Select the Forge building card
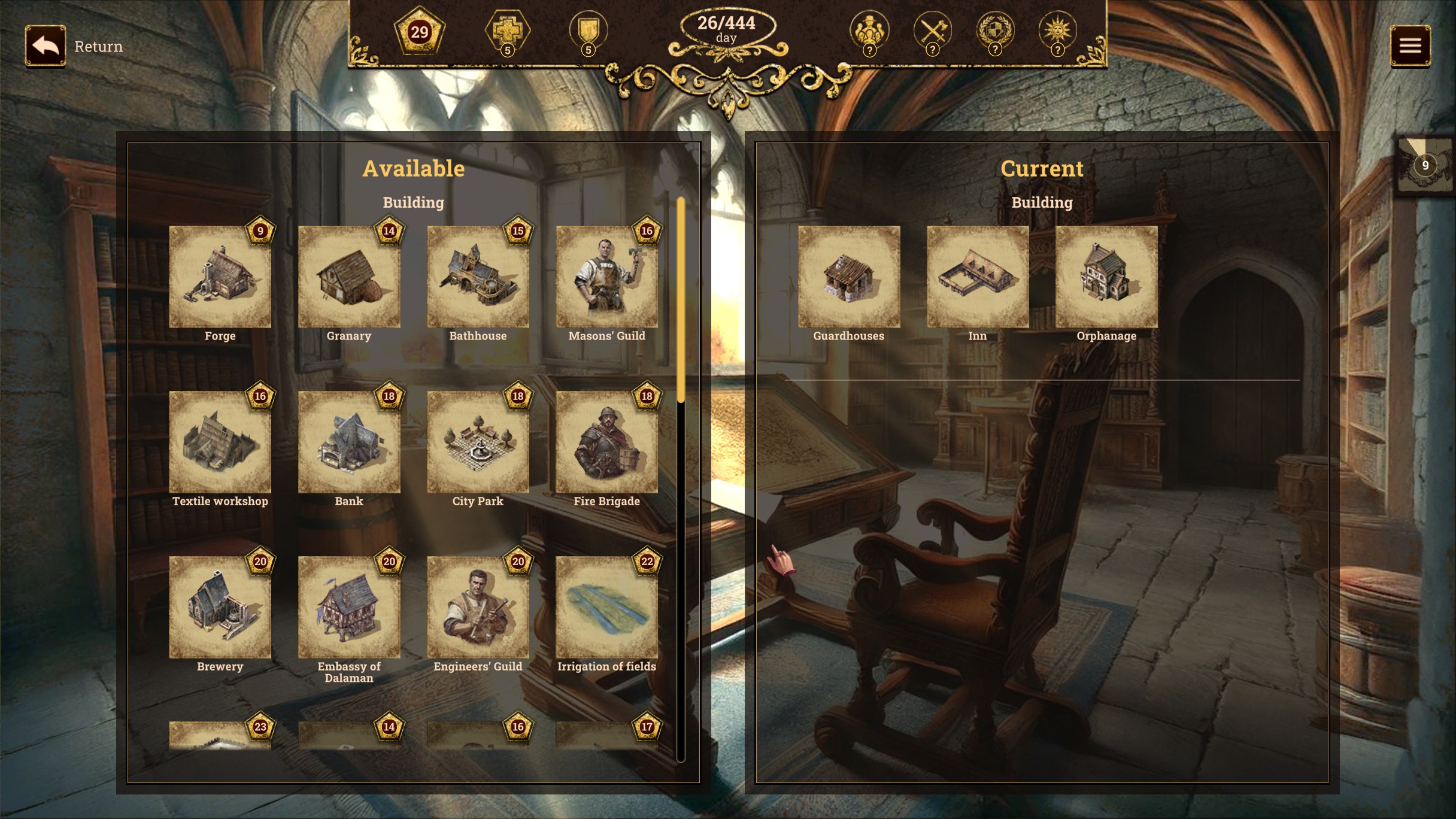This screenshot has height=819, width=1456. click(x=220, y=277)
